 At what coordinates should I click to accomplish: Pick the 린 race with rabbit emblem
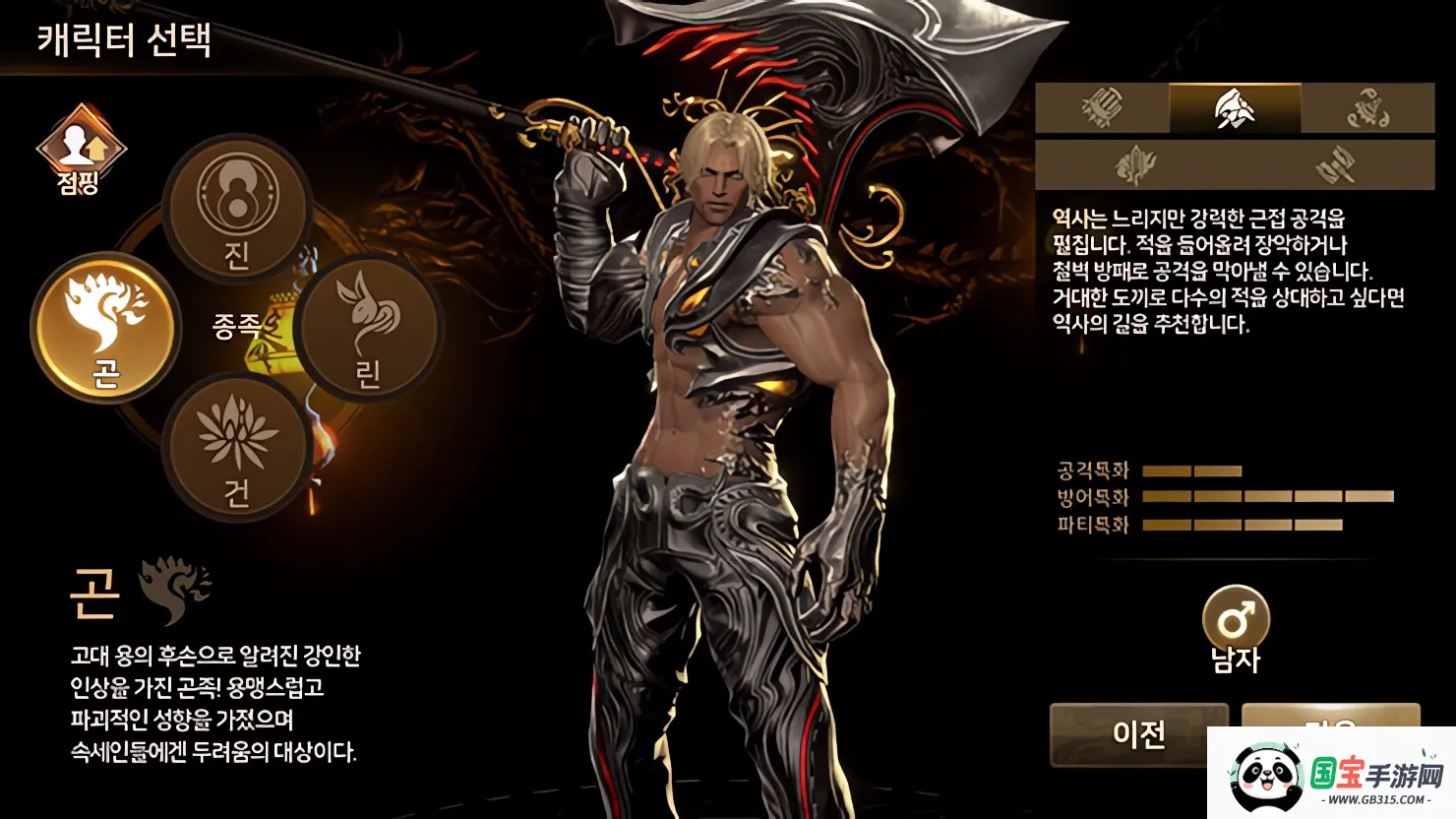[366, 327]
